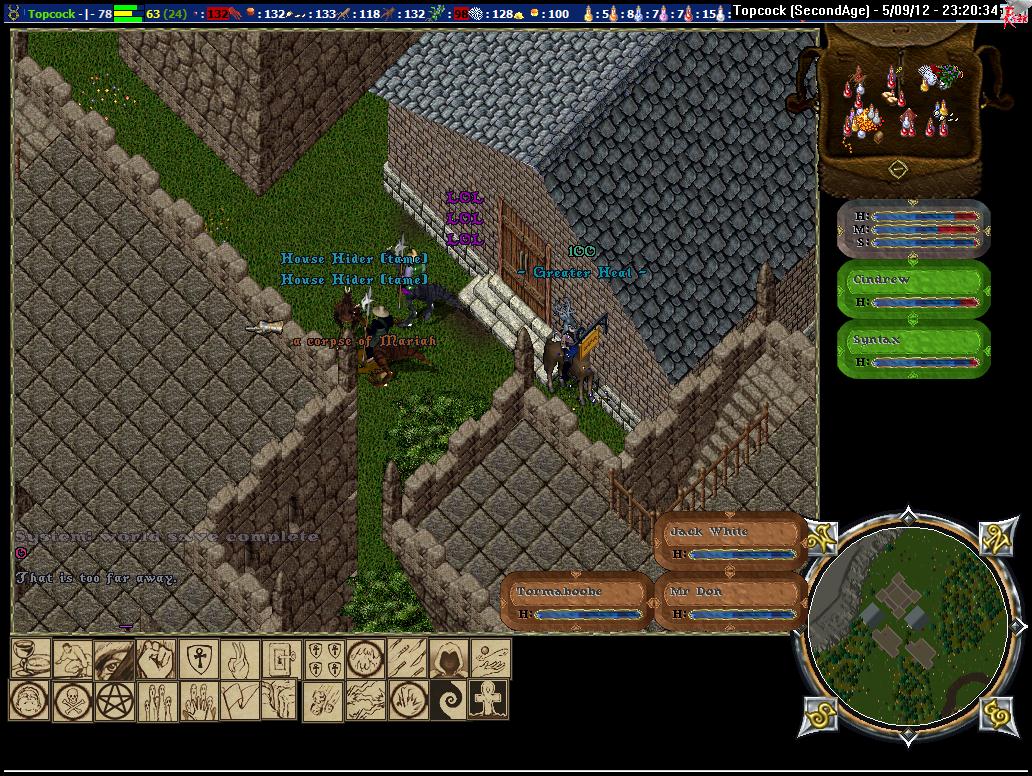Cast the pentagram spell icon

pyautogui.click(x=114, y=701)
